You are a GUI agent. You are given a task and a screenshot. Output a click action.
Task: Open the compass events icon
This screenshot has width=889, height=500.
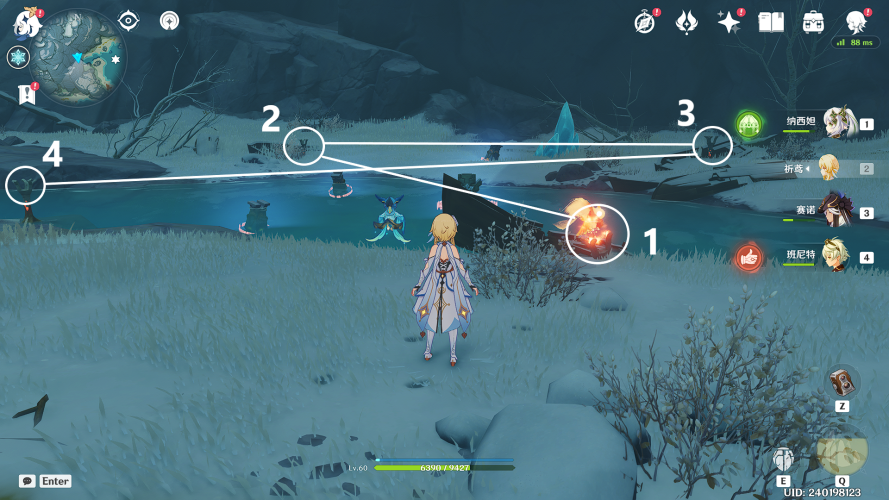click(645, 22)
